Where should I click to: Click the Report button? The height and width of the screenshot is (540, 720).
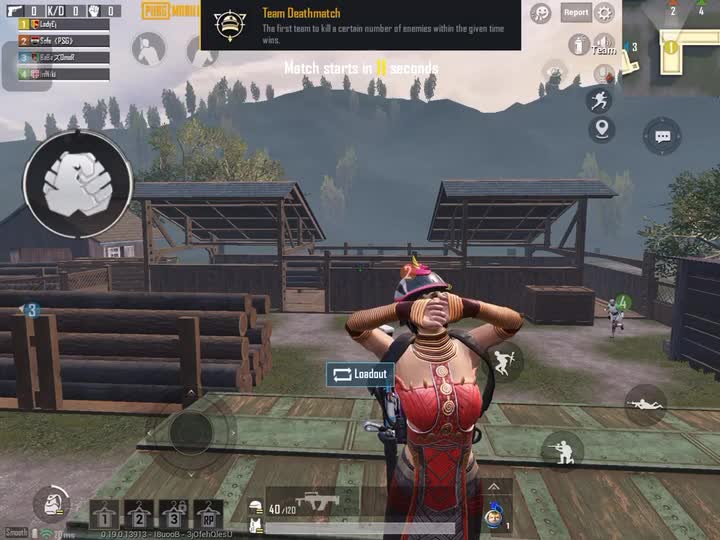click(x=575, y=12)
